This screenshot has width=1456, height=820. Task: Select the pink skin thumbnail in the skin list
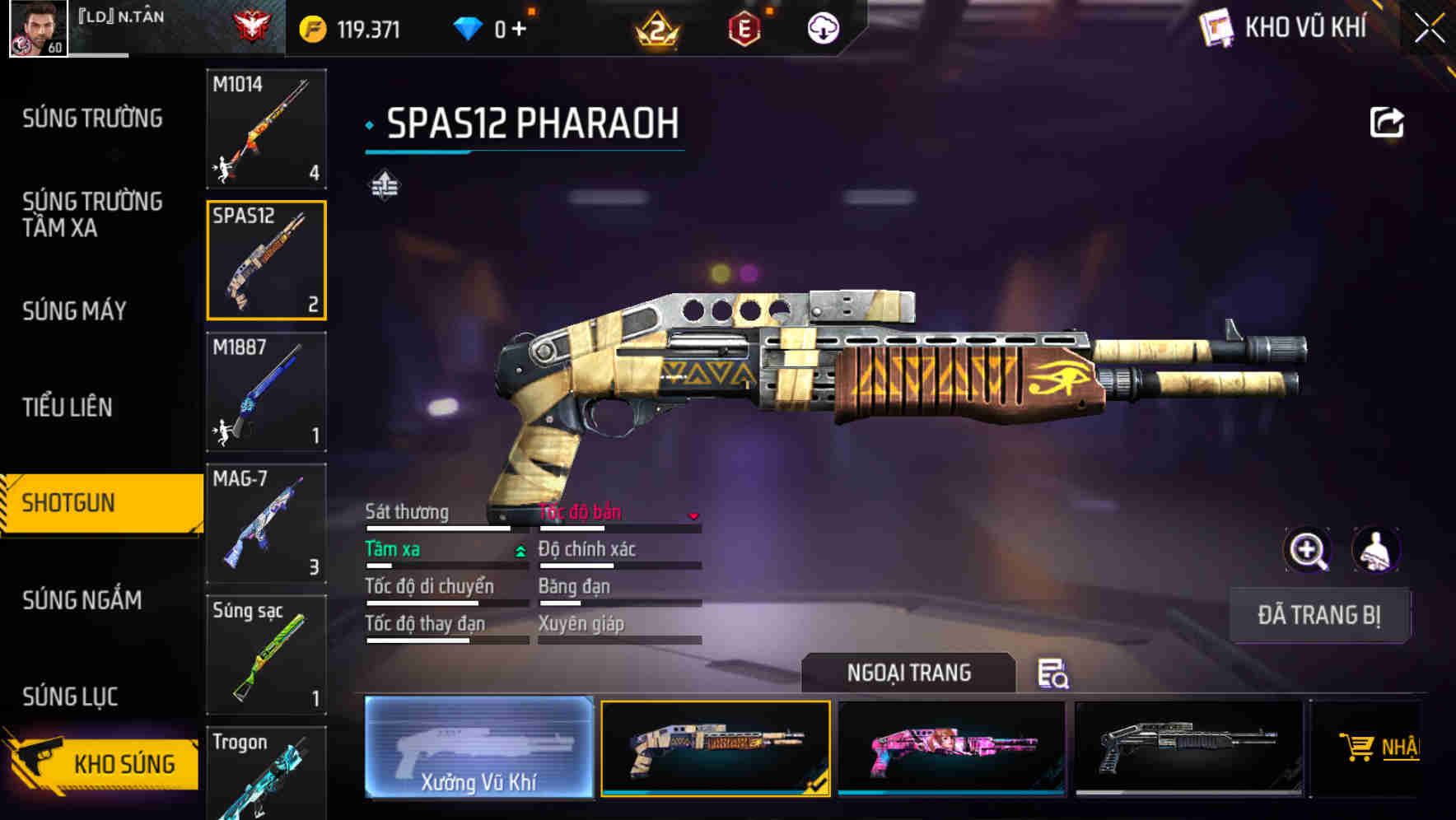click(x=951, y=748)
